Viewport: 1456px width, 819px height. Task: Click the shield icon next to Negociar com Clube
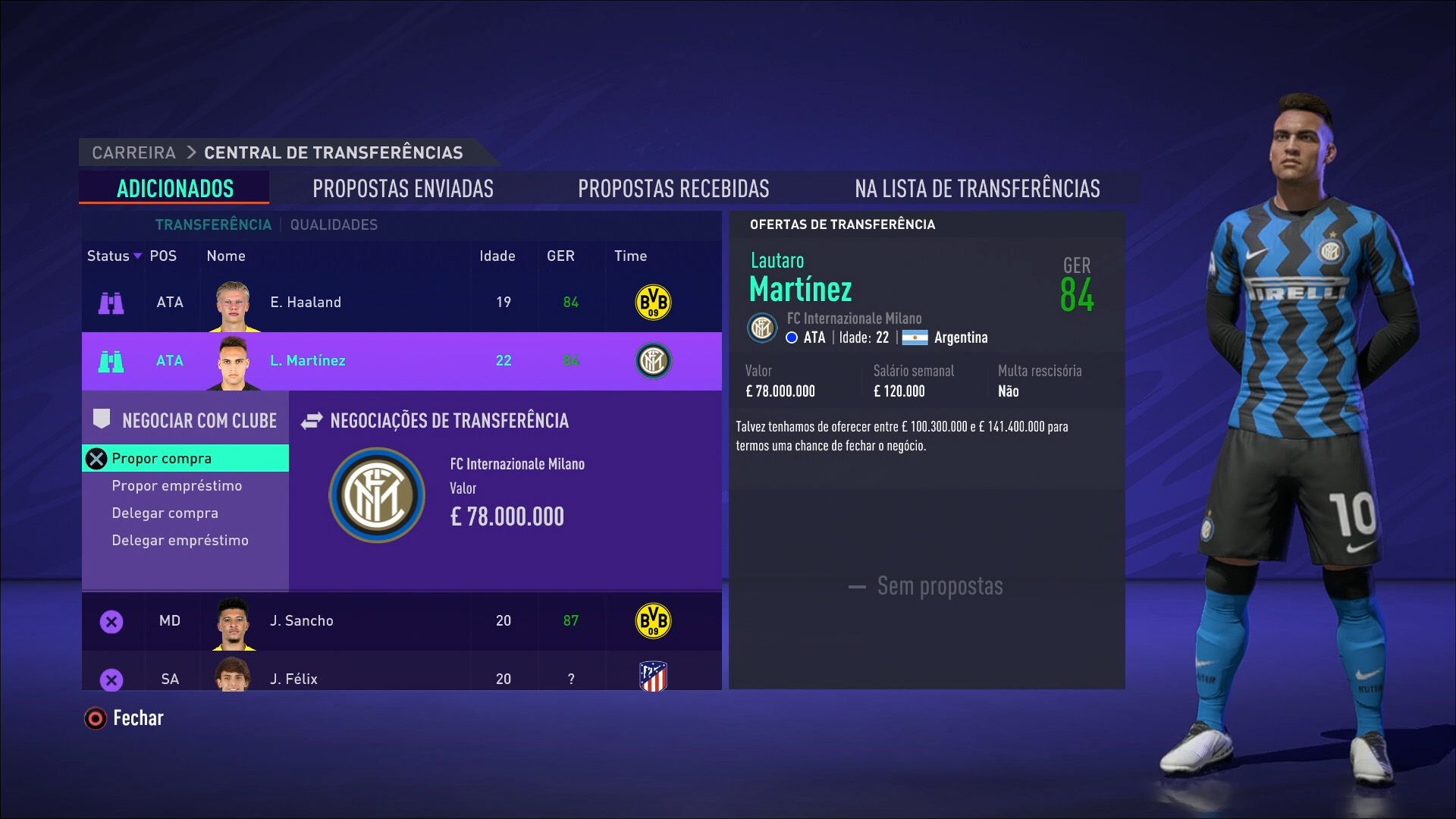102,419
